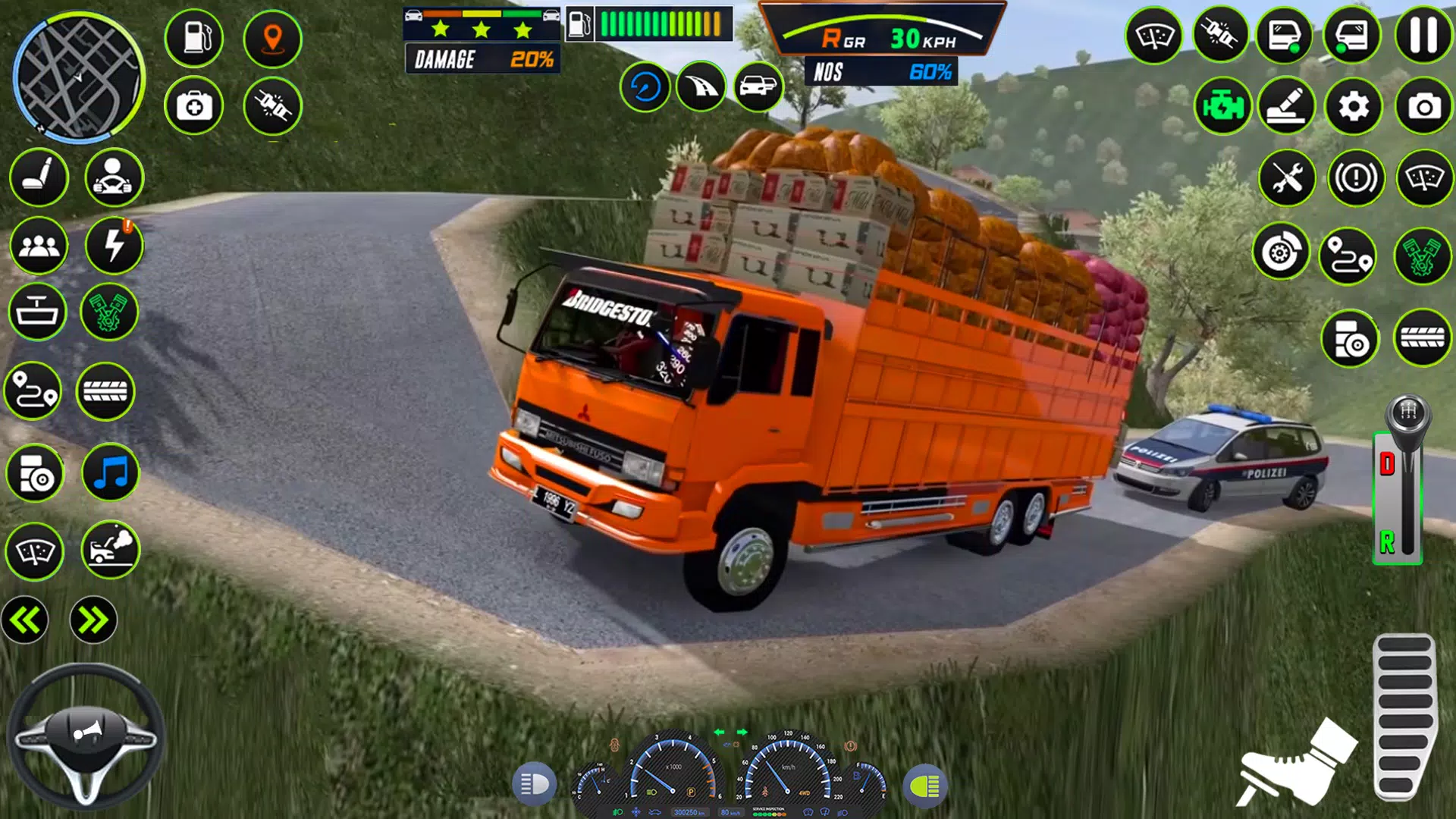The width and height of the screenshot is (1456, 819).
Task: Open the three-person crew button
Action: coord(39,246)
